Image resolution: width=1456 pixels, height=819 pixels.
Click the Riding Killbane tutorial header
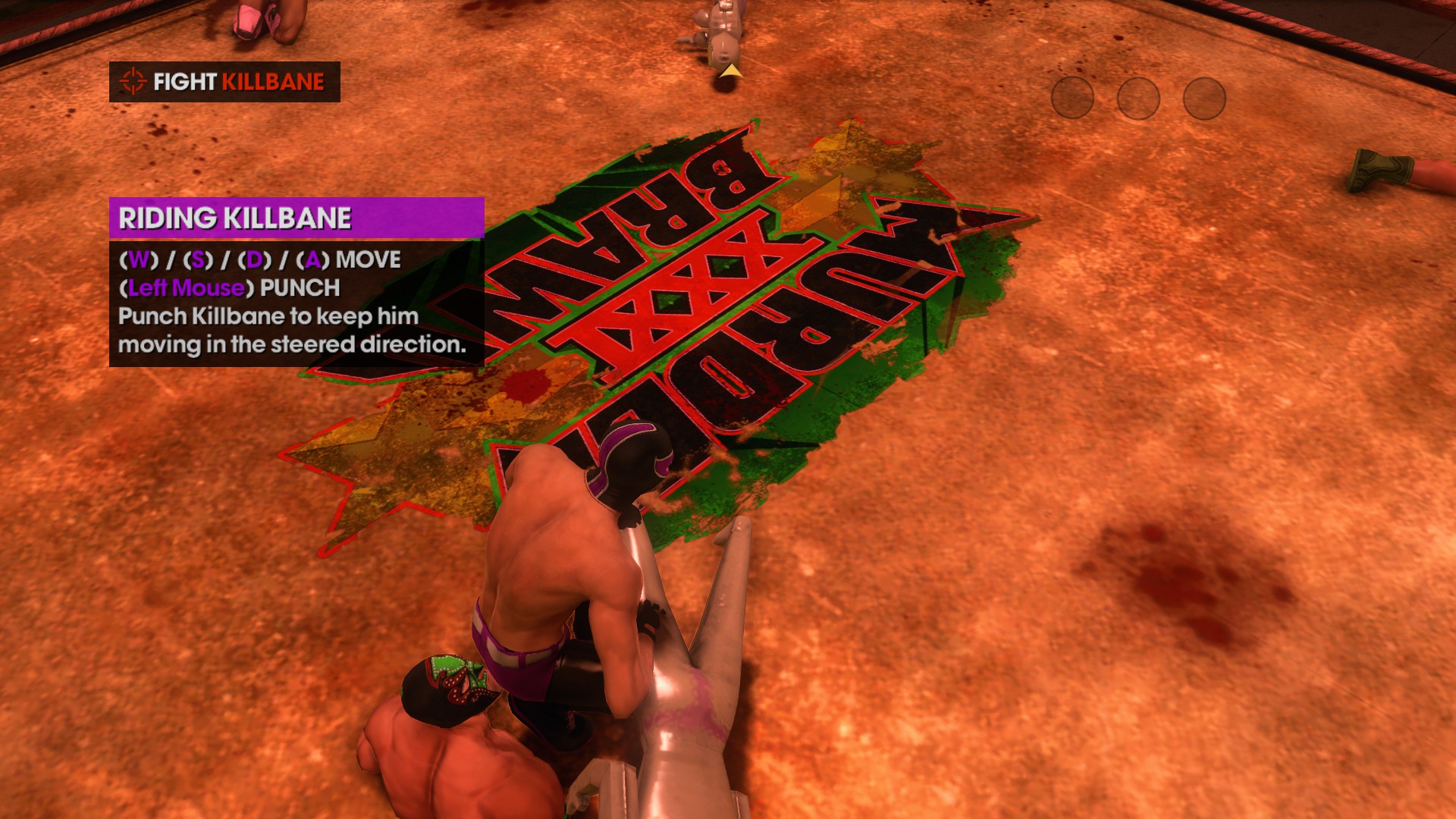(x=296, y=218)
